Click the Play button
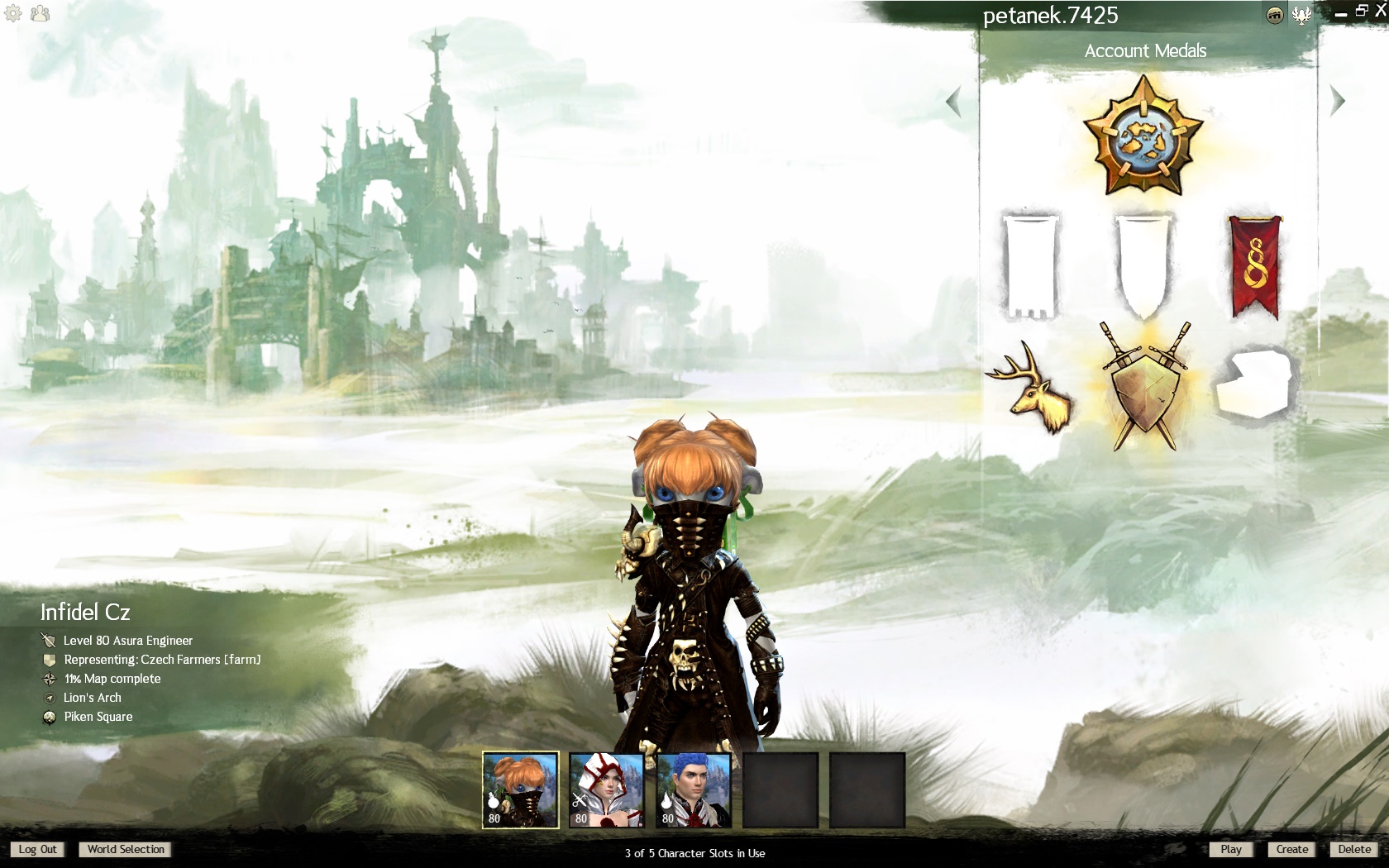1389x868 pixels. [1230, 849]
